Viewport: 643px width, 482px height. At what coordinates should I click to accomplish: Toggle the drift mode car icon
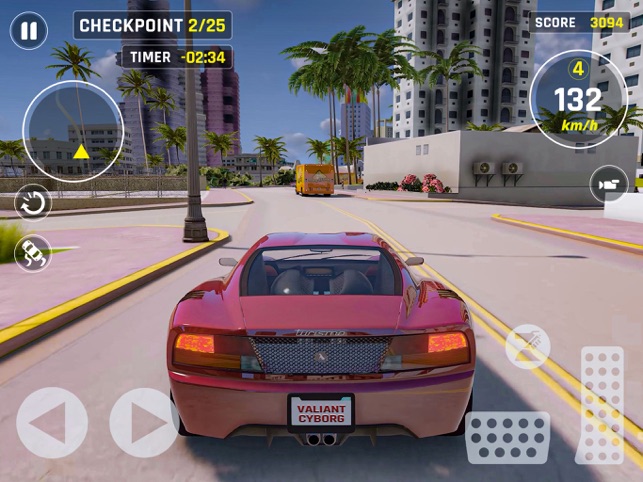pos(33,252)
